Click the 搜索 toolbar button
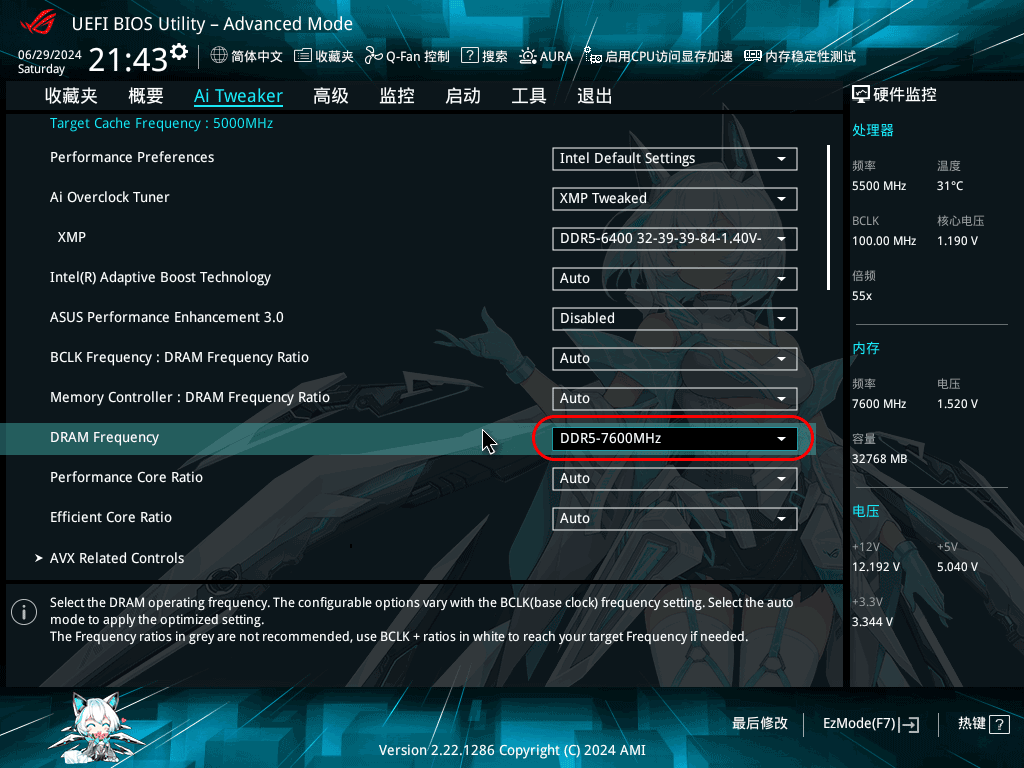The height and width of the screenshot is (768, 1024). [485, 57]
